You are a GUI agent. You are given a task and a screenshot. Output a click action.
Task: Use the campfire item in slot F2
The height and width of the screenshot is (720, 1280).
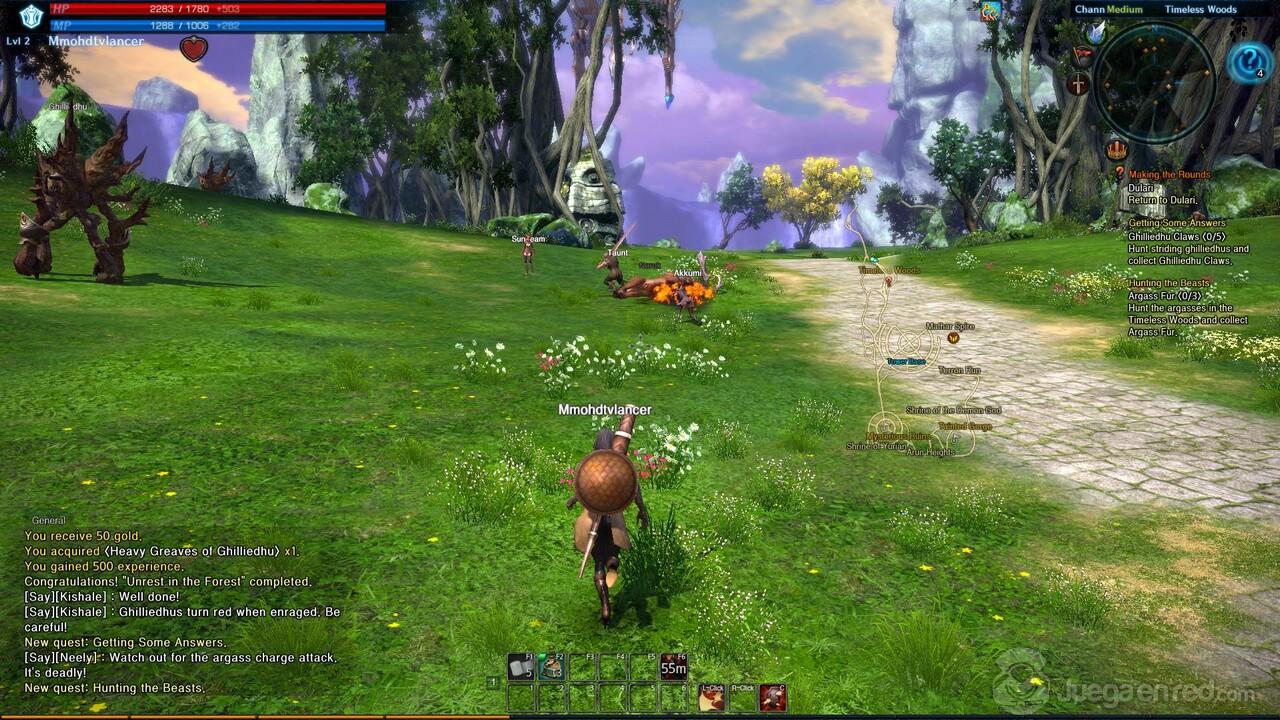point(551,666)
